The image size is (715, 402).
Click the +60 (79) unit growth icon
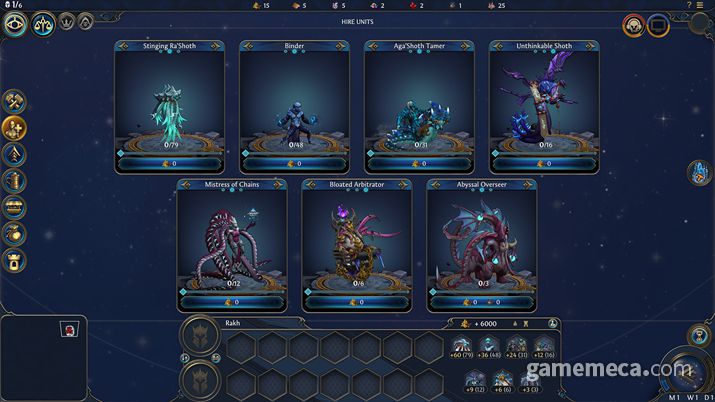click(462, 347)
